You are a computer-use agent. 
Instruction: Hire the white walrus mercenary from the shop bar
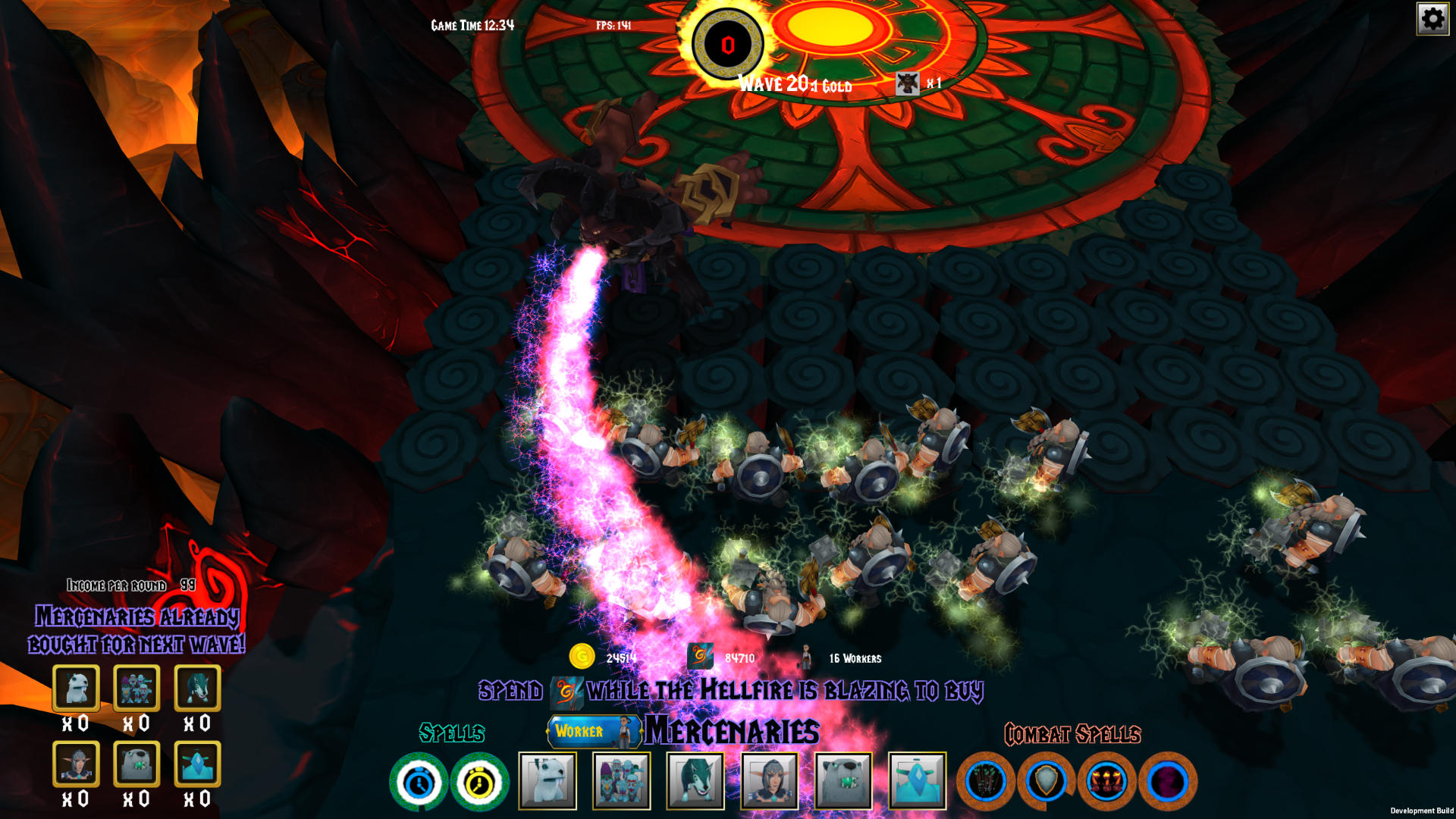(548, 781)
